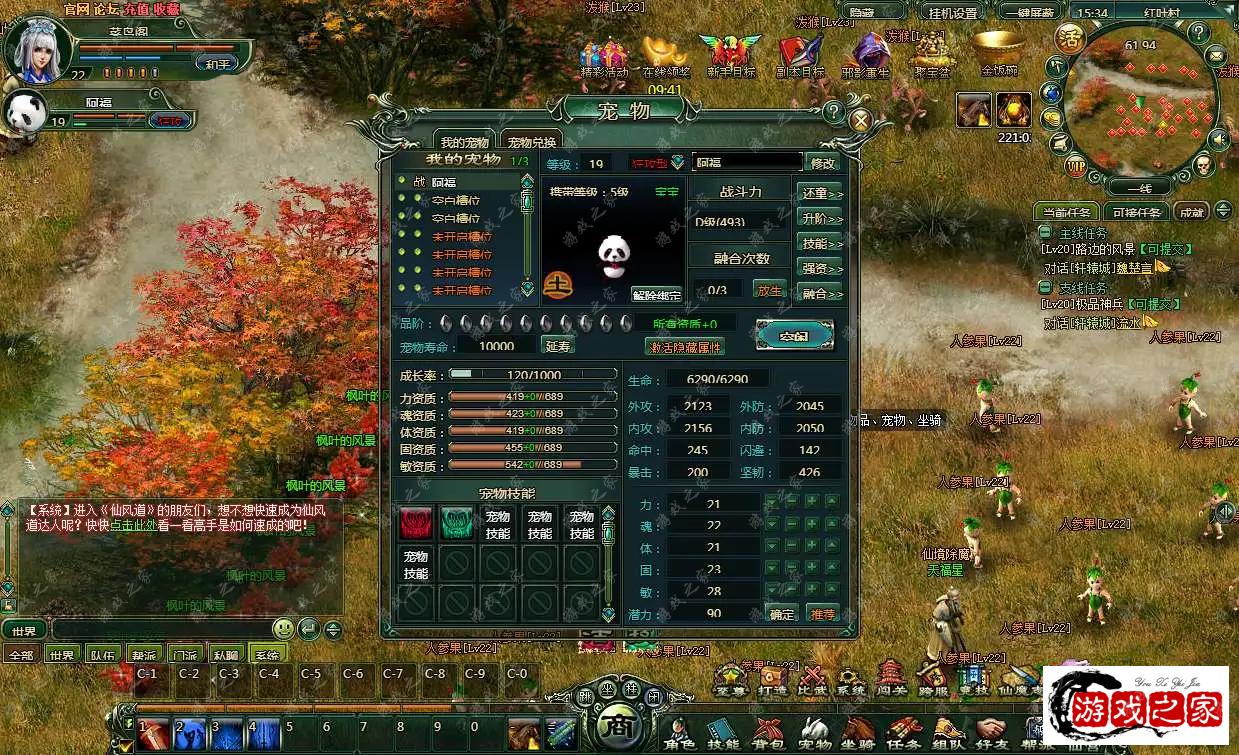The image size is (1239, 755).
Task: Open the 升阶 pet advancement panel
Action: [x=820, y=218]
